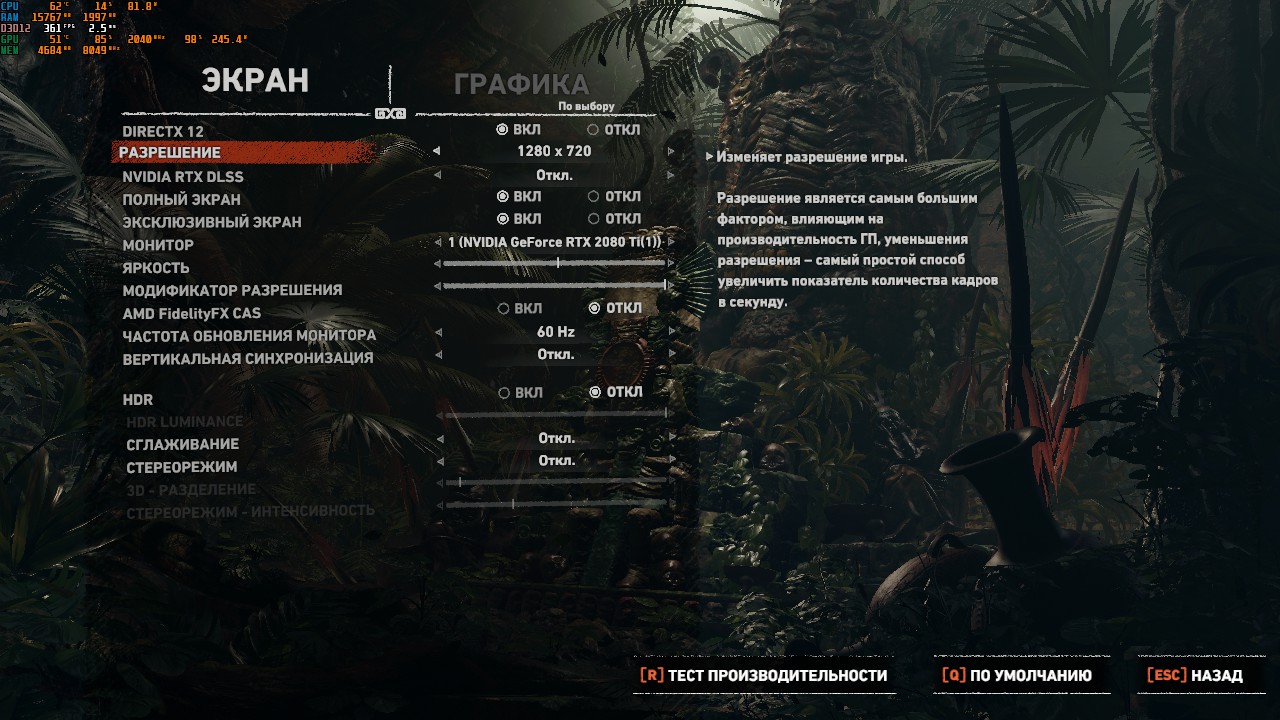This screenshot has width=1280, height=720.
Task: Cycle Сглаживание option with right arrow
Action: 671,439
